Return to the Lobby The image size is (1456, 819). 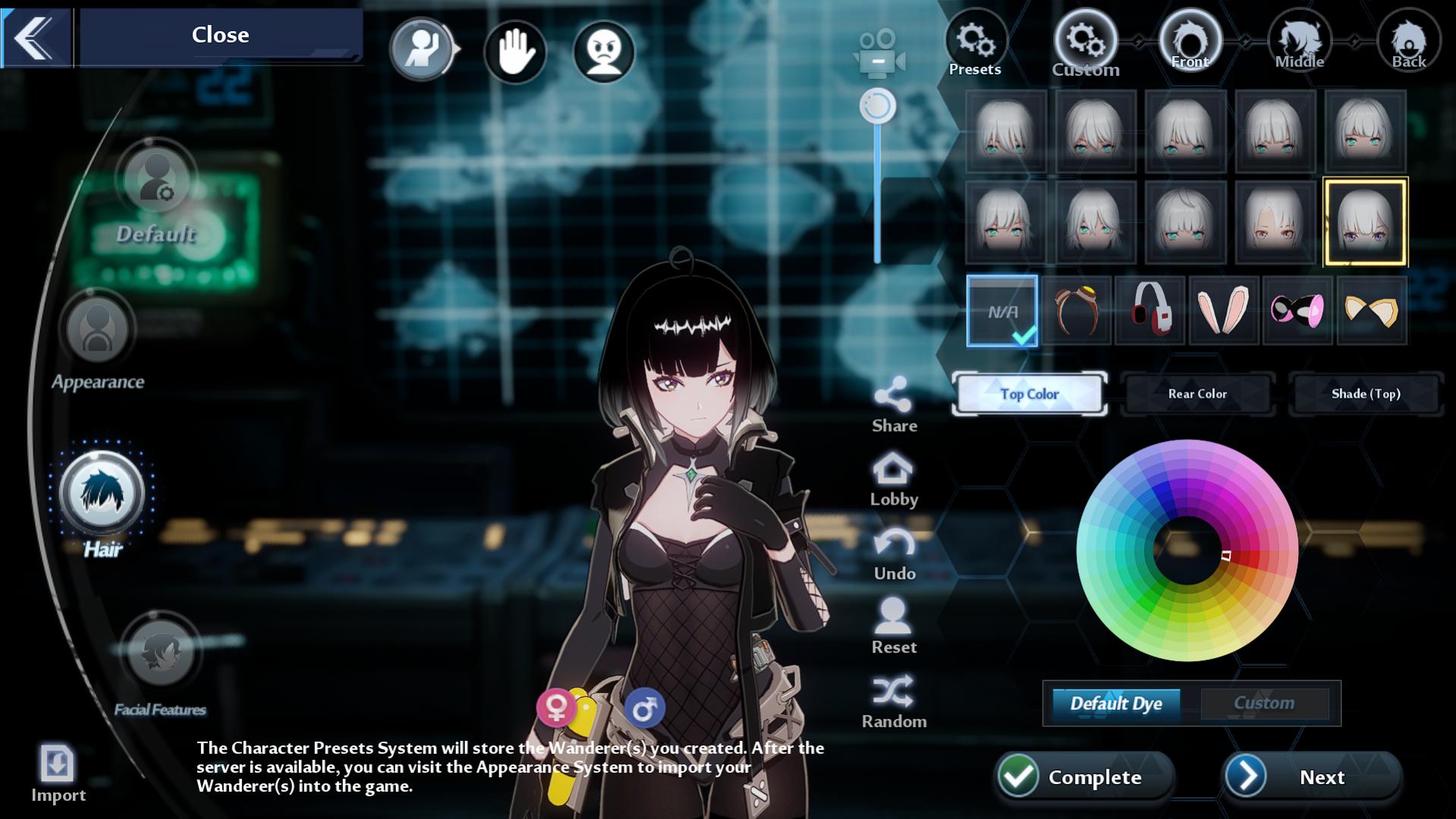[893, 470]
